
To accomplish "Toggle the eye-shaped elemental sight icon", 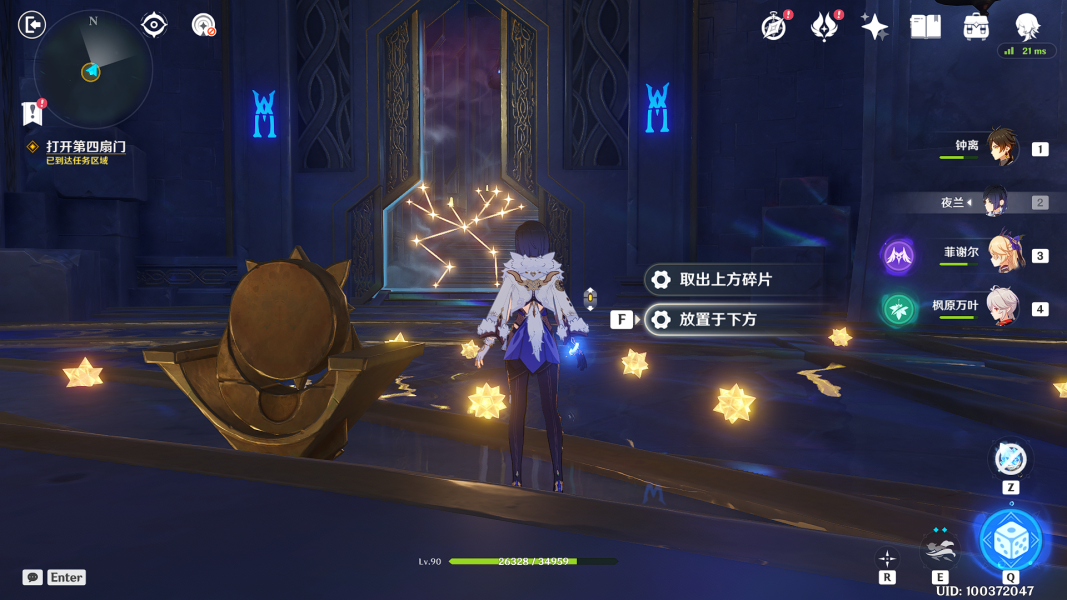I will [x=154, y=25].
